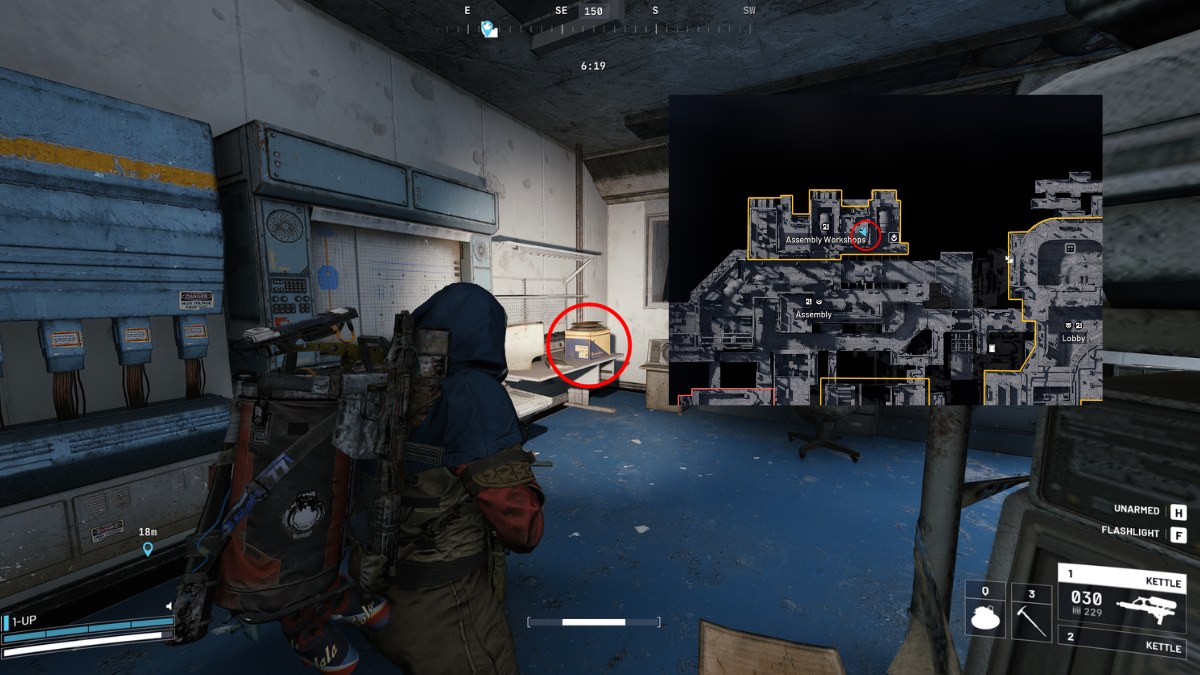Image resolution: width=1200 pixels, height=675 pixels.
Task: Select the Assembly Workshops map label
Action: [824, 241]
